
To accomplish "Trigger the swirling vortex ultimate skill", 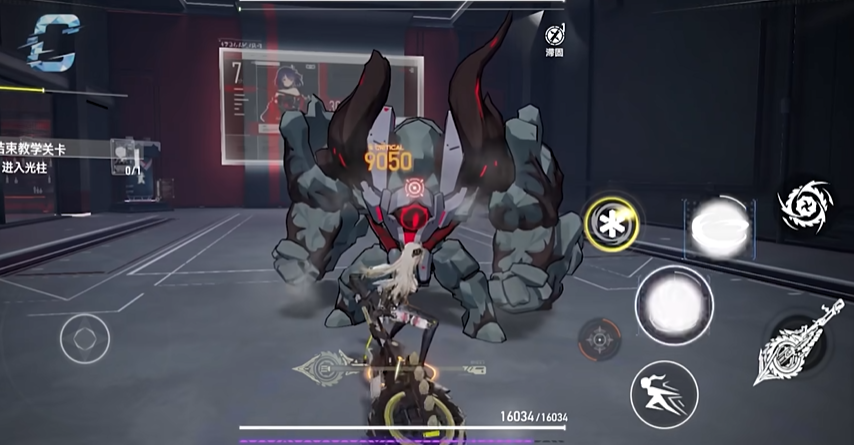I will tap(806, 209).
